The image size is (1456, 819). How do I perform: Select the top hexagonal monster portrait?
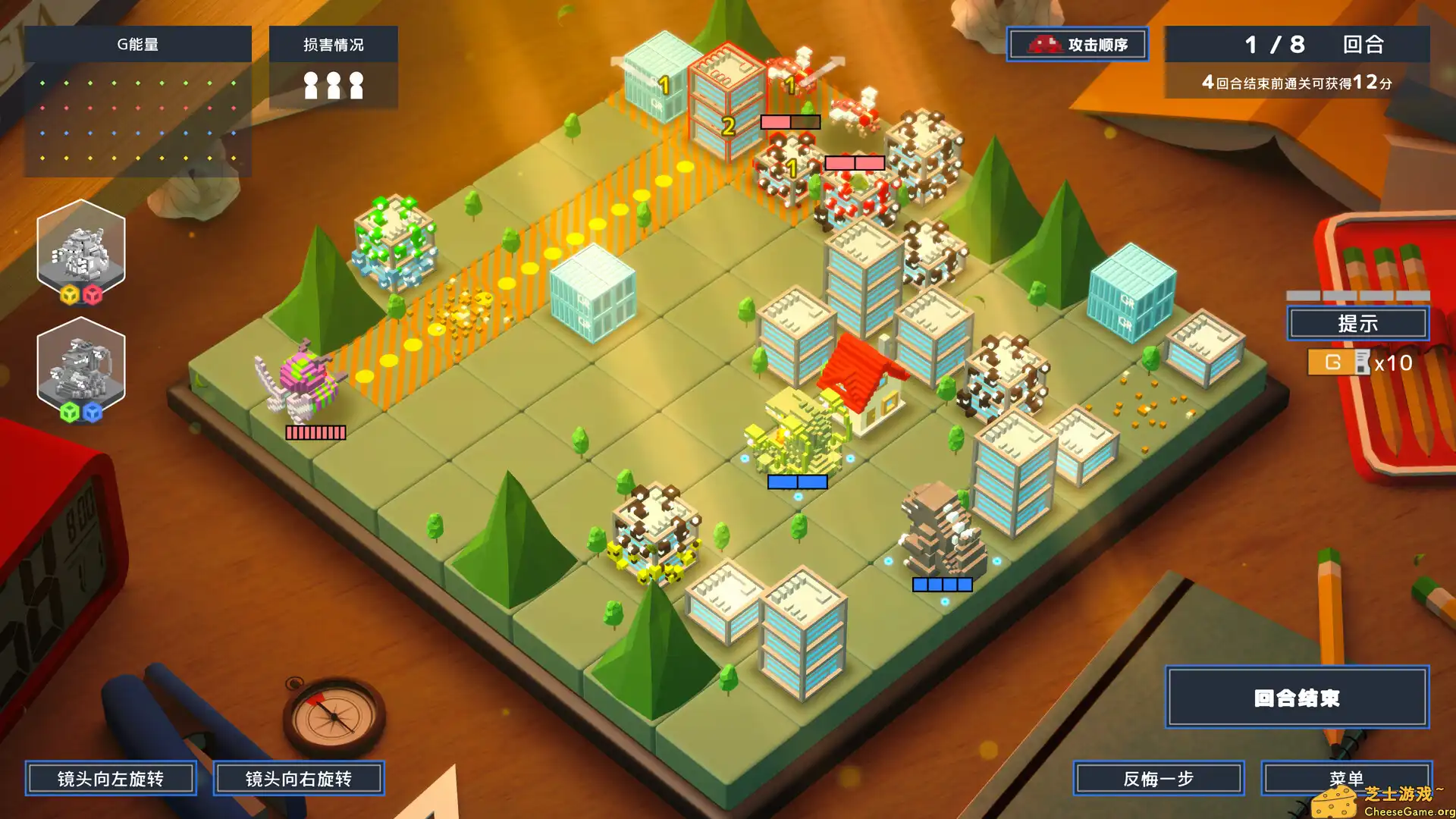pos(81,249)
